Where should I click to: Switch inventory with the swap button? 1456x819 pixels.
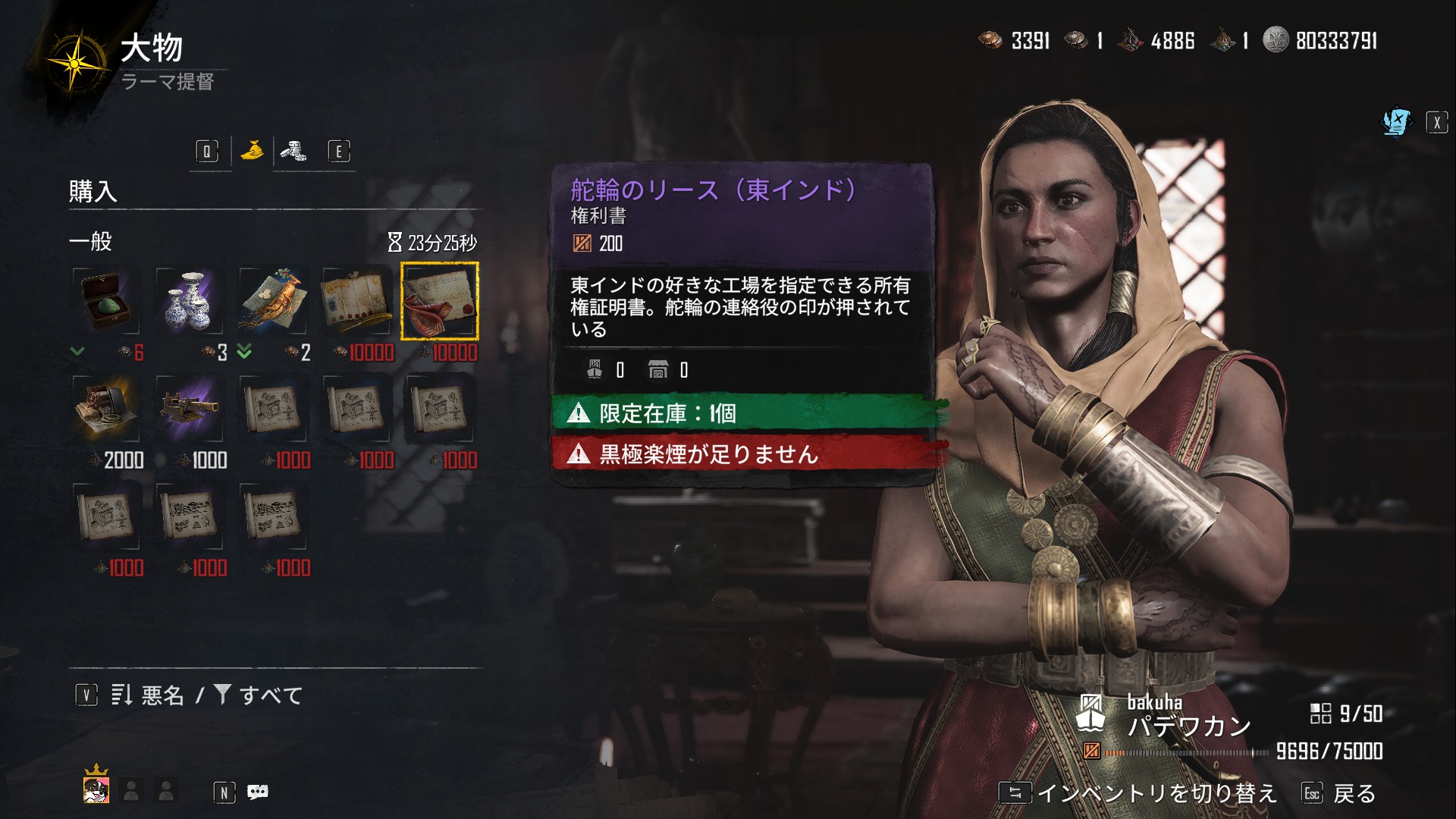1015,793
